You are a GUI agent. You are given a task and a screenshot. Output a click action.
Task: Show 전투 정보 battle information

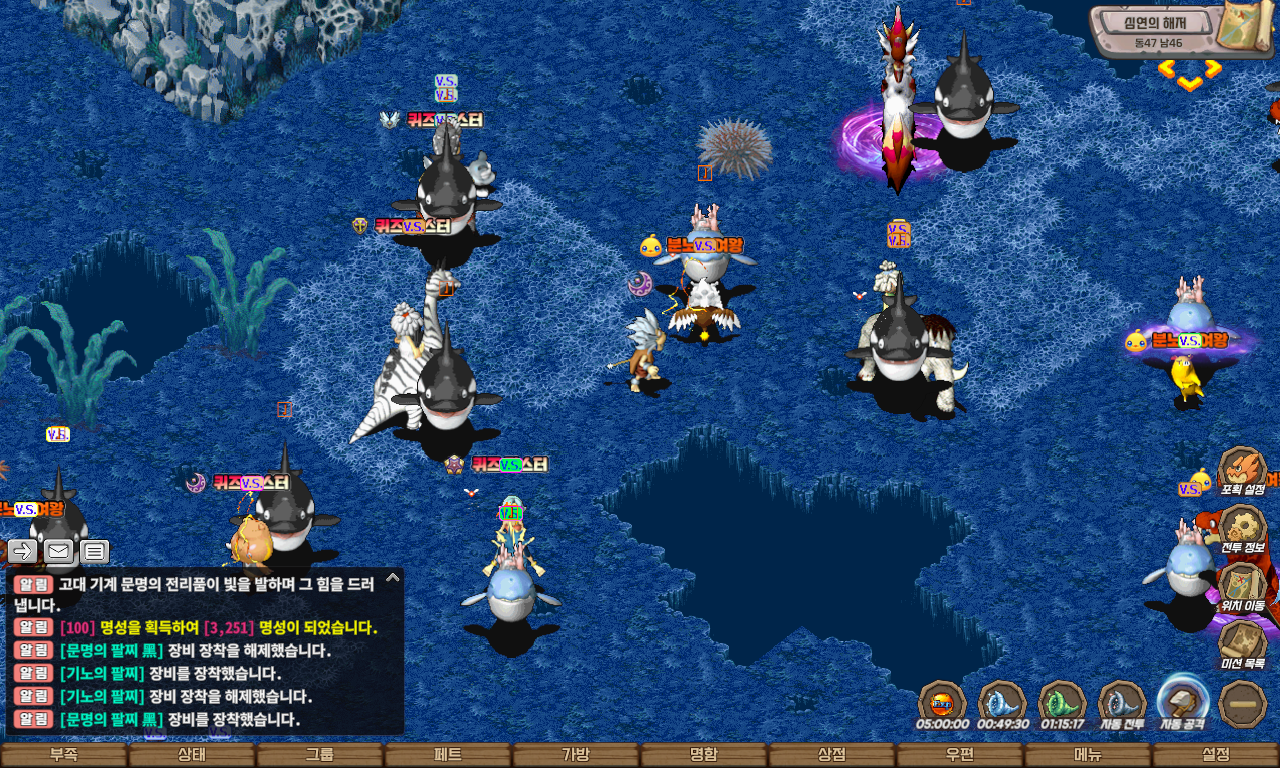coord(1243,530)
